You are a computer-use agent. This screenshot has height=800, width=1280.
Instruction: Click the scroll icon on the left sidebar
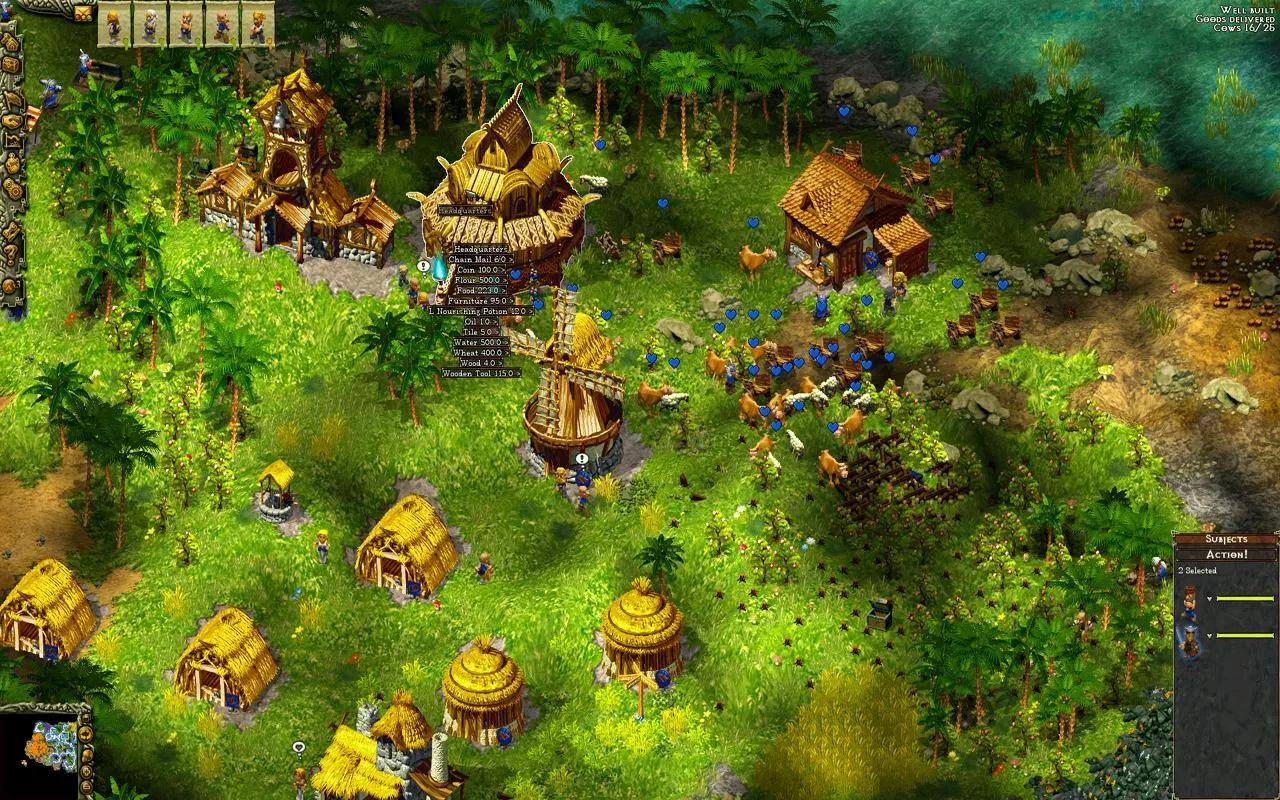pyautogui.click(x=11, y=231)
